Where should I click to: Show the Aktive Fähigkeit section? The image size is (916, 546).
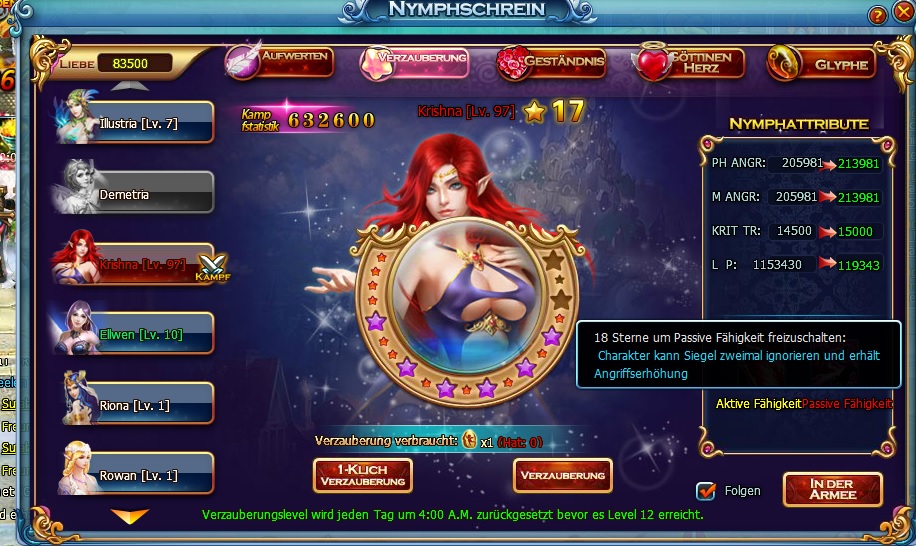click(758, 404)
